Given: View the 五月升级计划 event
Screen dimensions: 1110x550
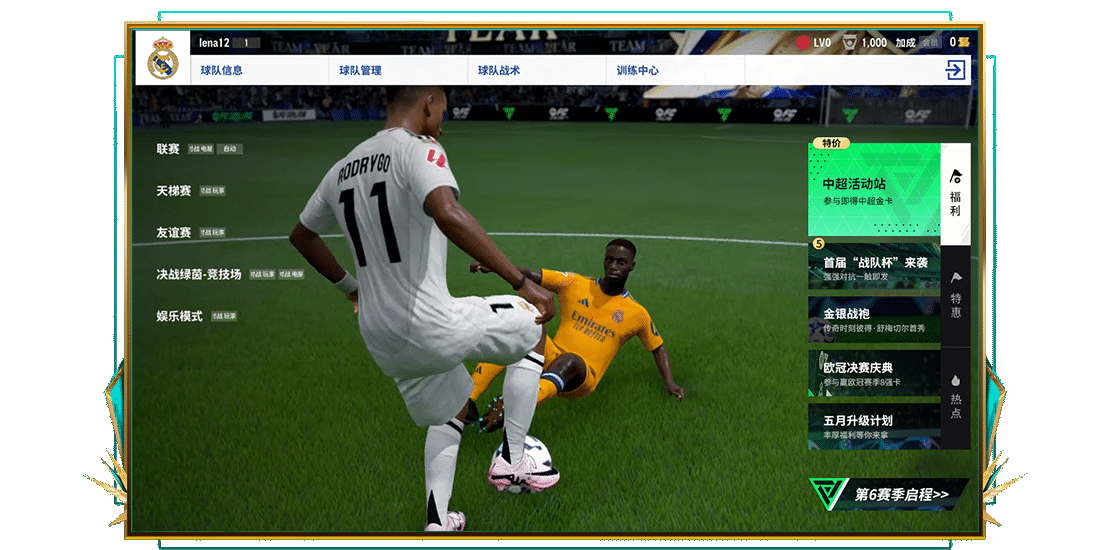Looking at the screenshot, I should tap(874, 426).
